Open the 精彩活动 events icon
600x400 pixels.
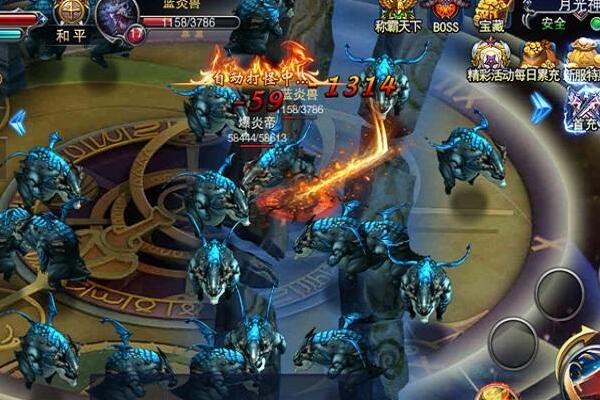point(489,58)
